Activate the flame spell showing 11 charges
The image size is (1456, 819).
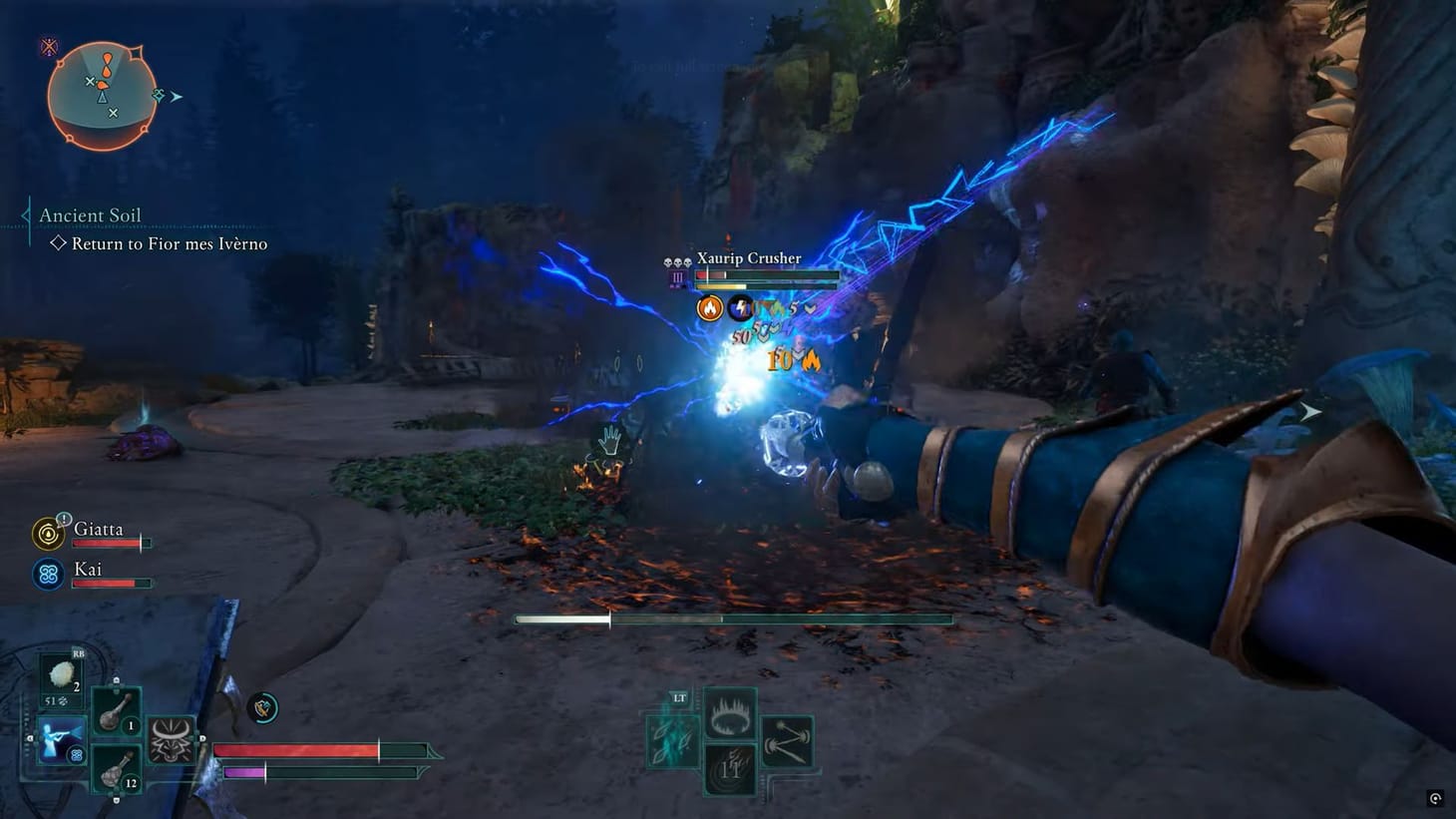coord(729,768)
